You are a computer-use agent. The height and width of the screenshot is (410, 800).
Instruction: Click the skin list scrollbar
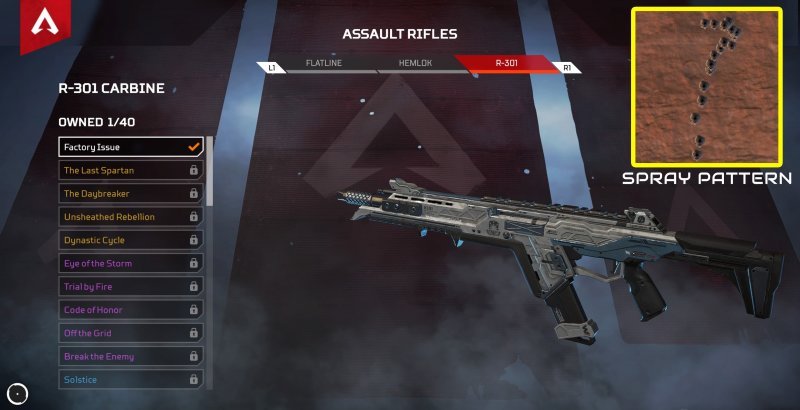(x=210, y=180)
